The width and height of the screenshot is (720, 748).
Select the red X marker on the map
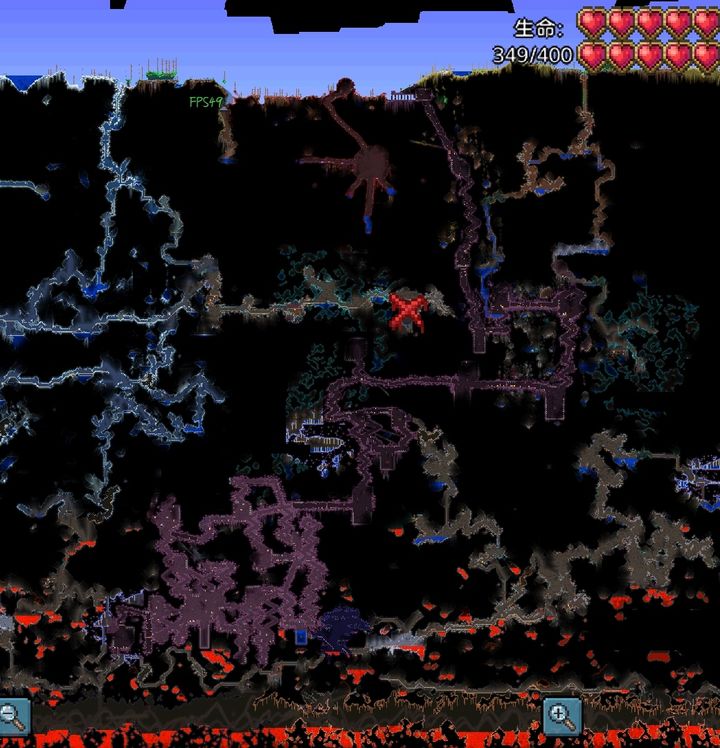click(408, 311)
